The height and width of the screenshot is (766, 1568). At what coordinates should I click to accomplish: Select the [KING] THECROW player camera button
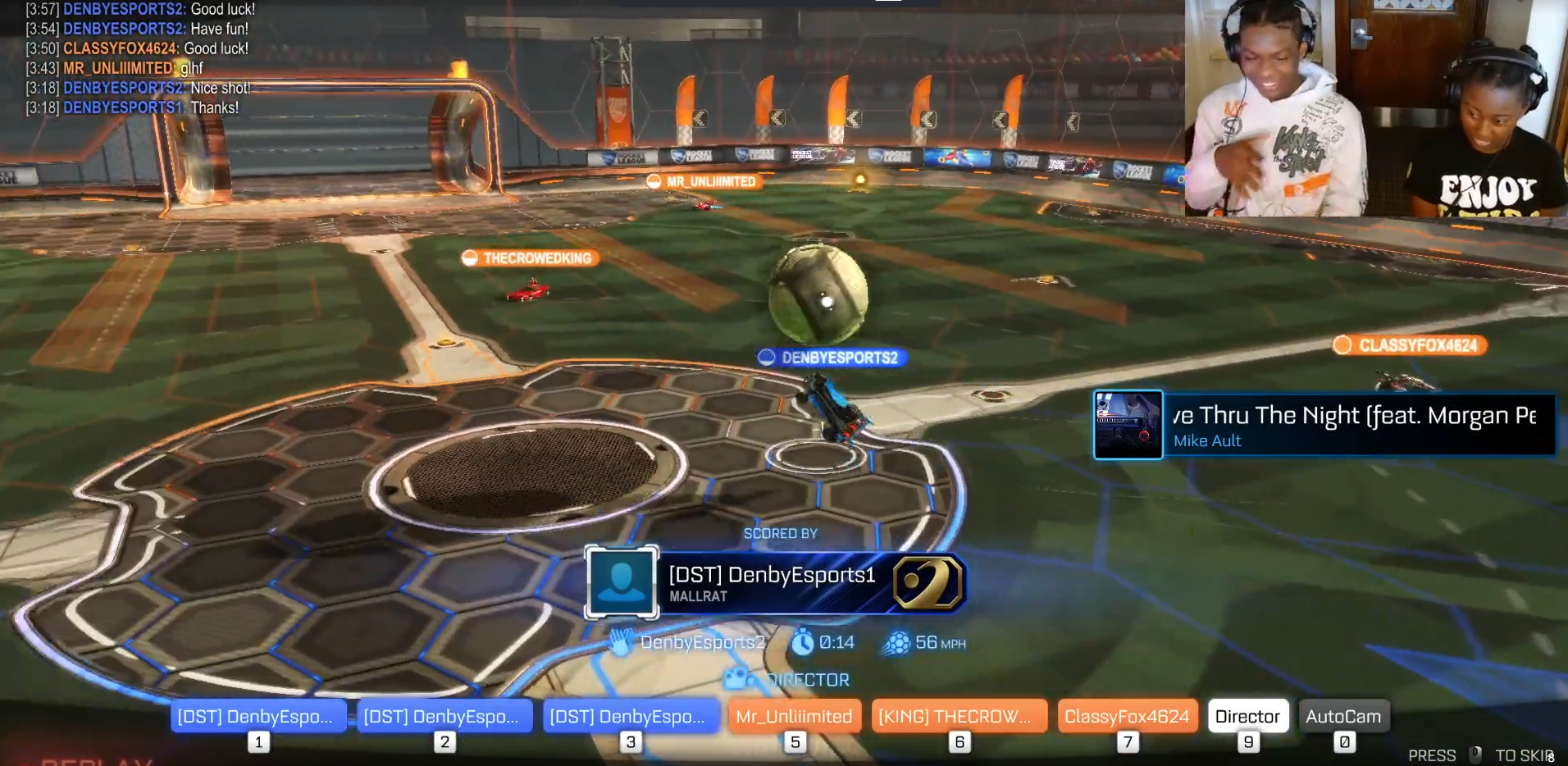(959, 716)
